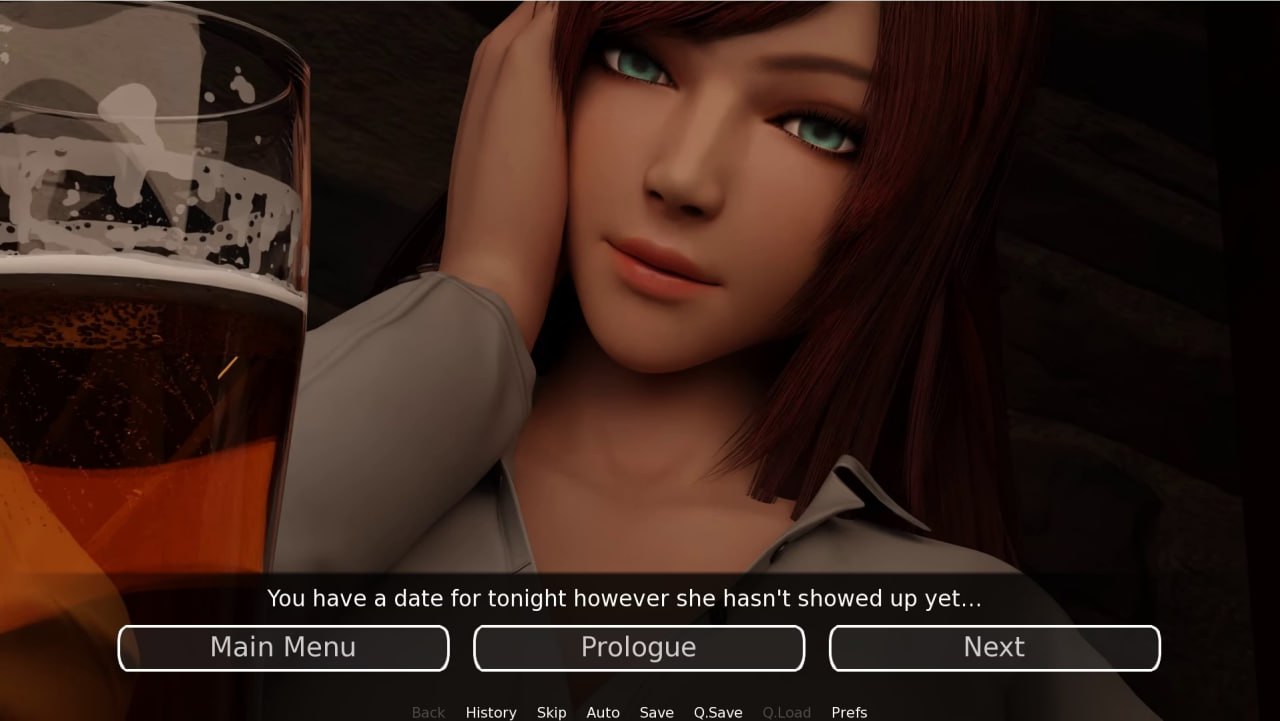Activate Q.Save before making a choice
Viewport: 1280px width, 721px height.
[x=718, y=712]
